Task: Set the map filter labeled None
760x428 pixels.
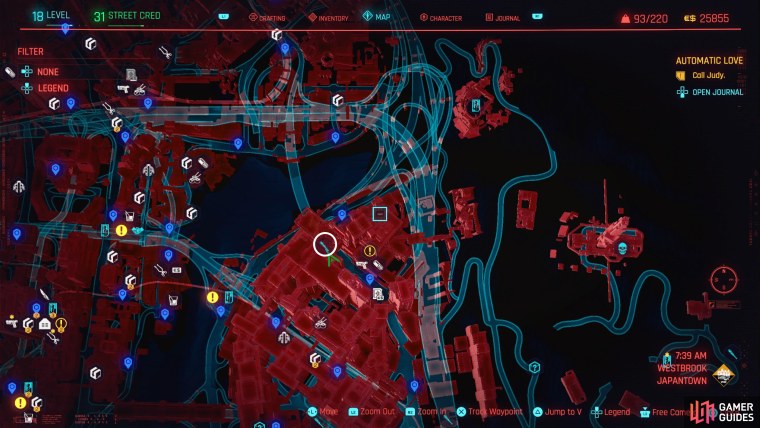Action: [47, 72]
